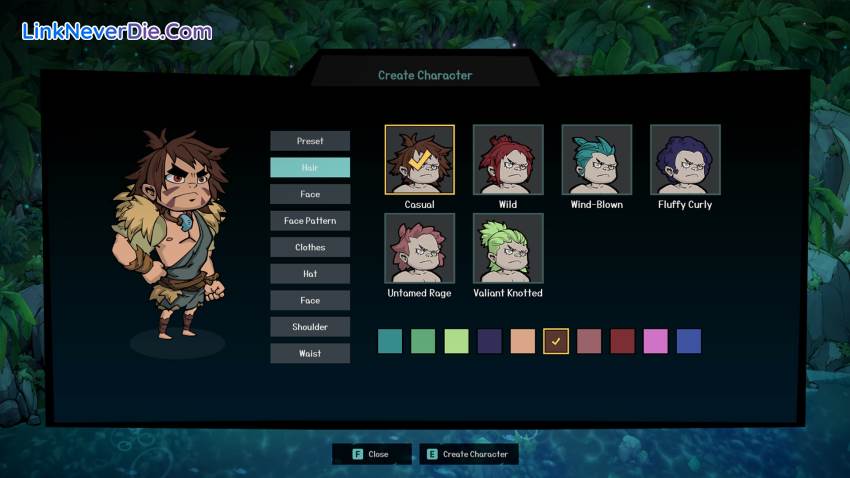Pick the pink hair color swatch
This screenshot has height=478, width=850.
pyautogui.click(x=655, y=341)
